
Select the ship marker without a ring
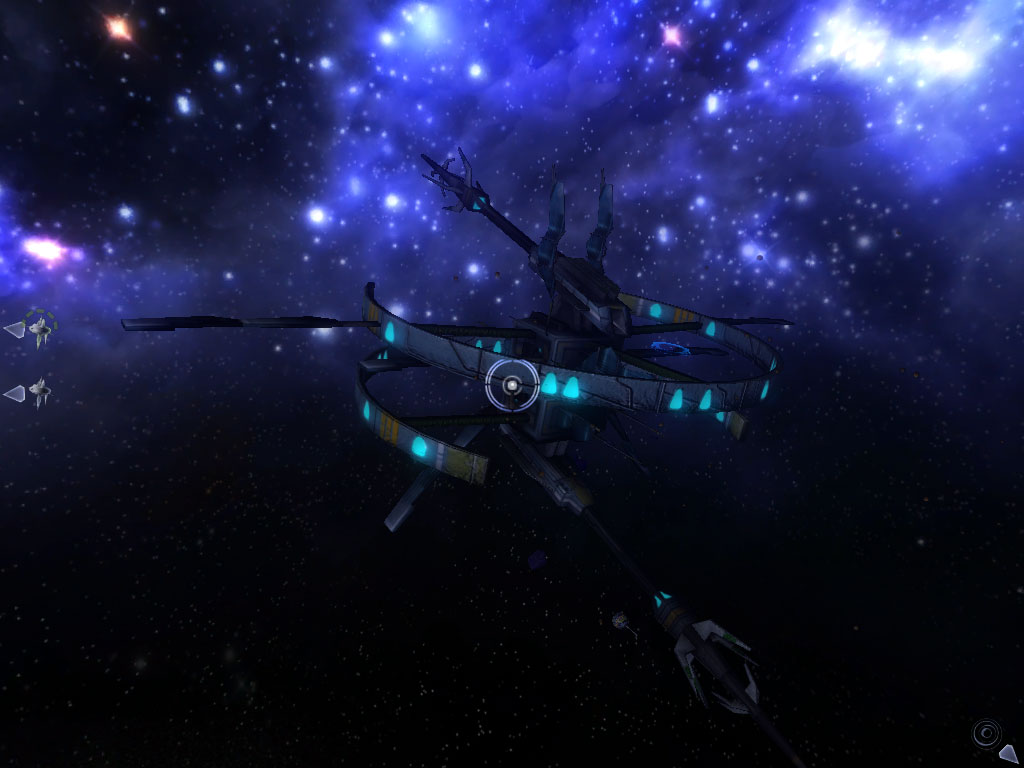click(38, 392)
